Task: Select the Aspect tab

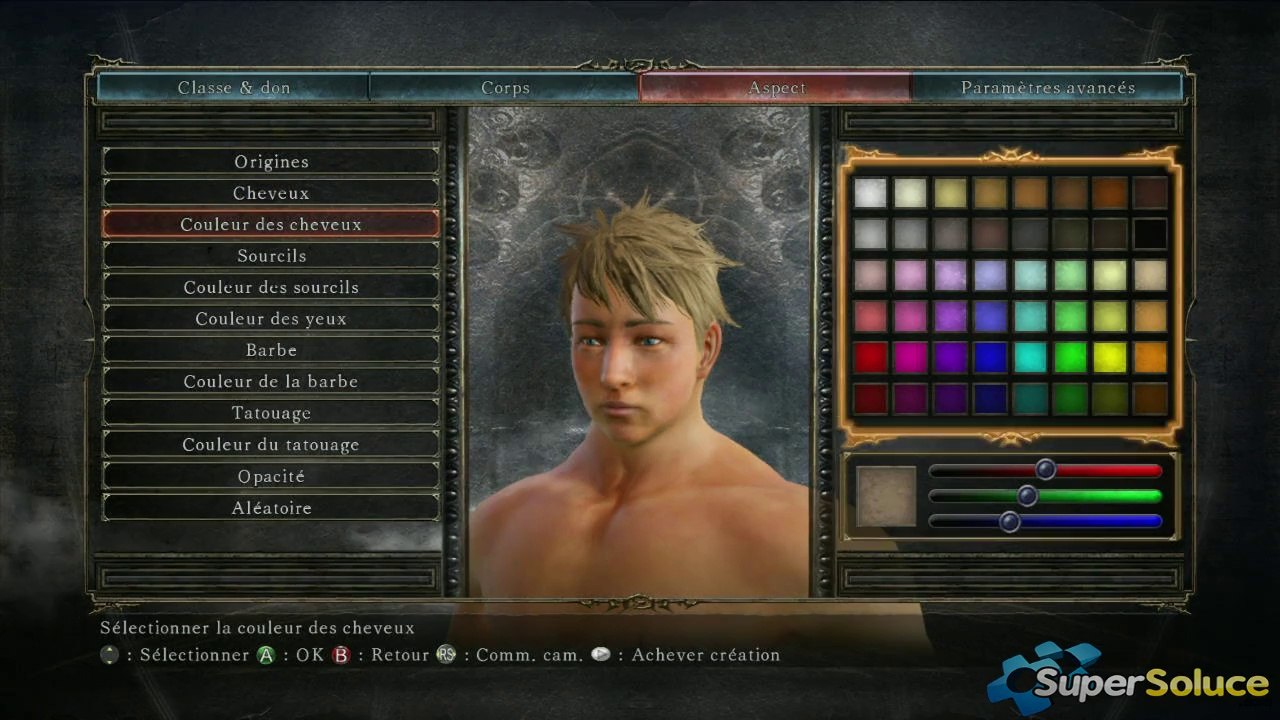Action: (x=776, y=88)
